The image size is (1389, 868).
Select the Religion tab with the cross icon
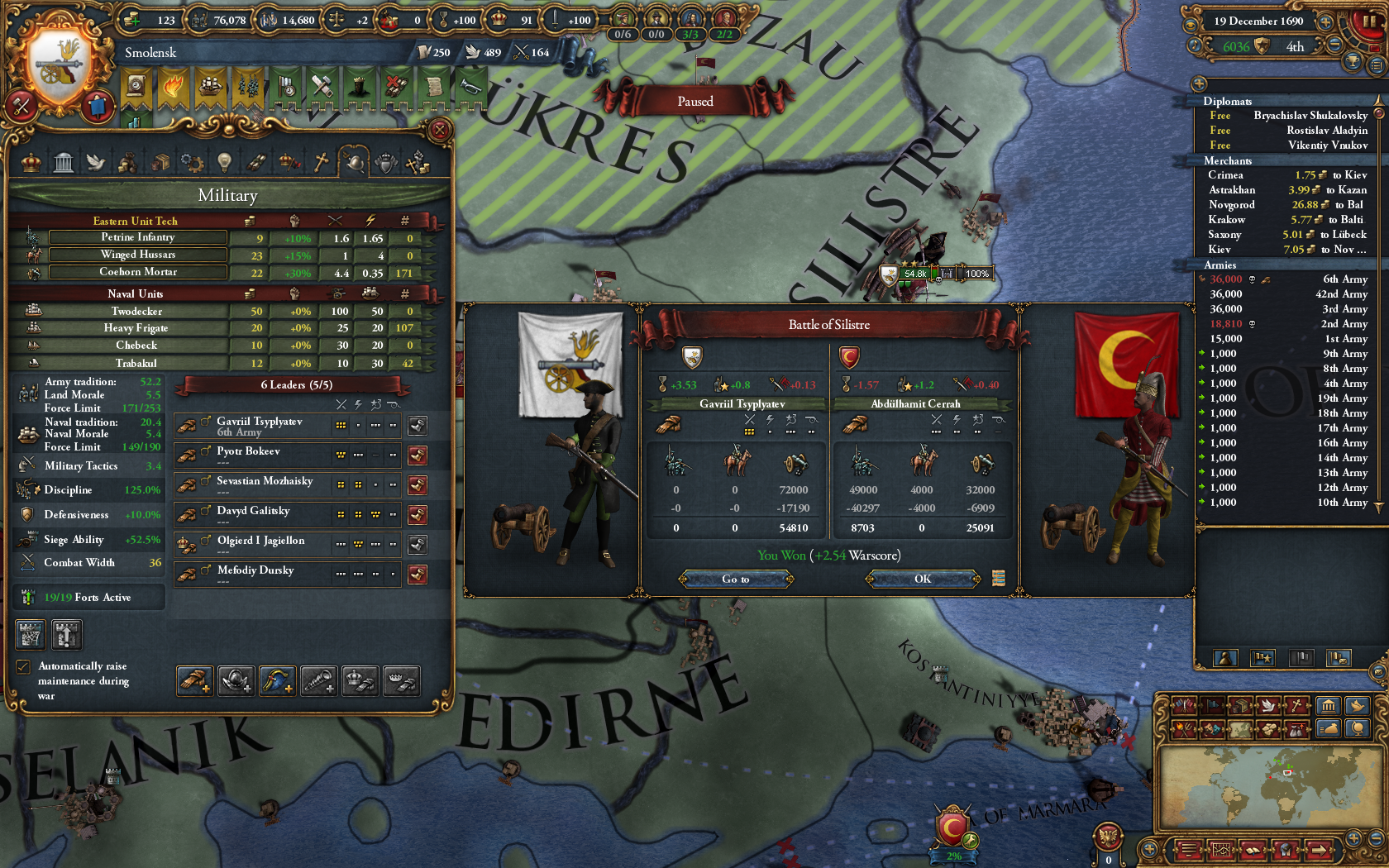[x=321, y=162]
